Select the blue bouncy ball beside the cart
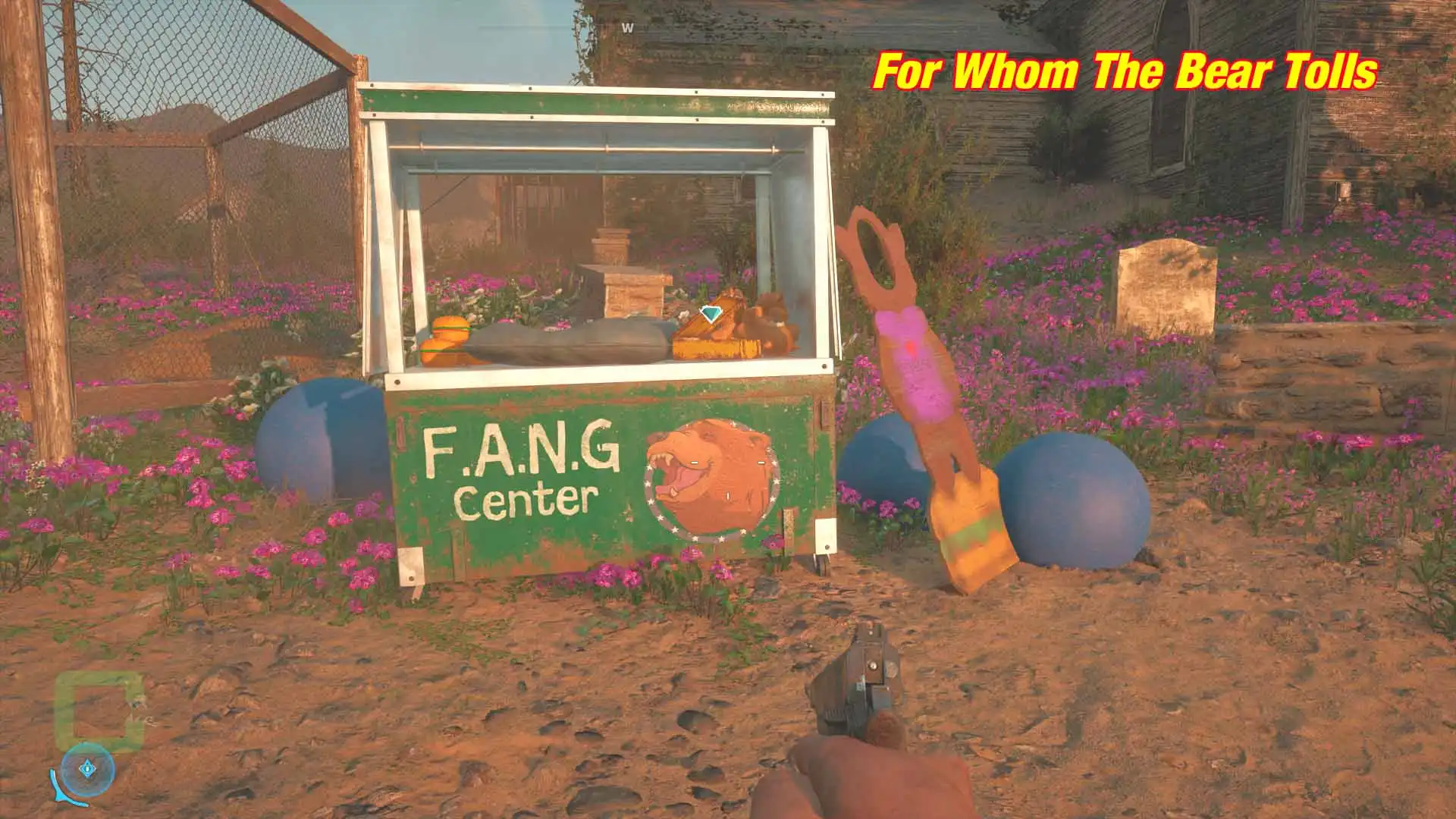This screenshot has width=1456, height=819. [x=318, y=440]
